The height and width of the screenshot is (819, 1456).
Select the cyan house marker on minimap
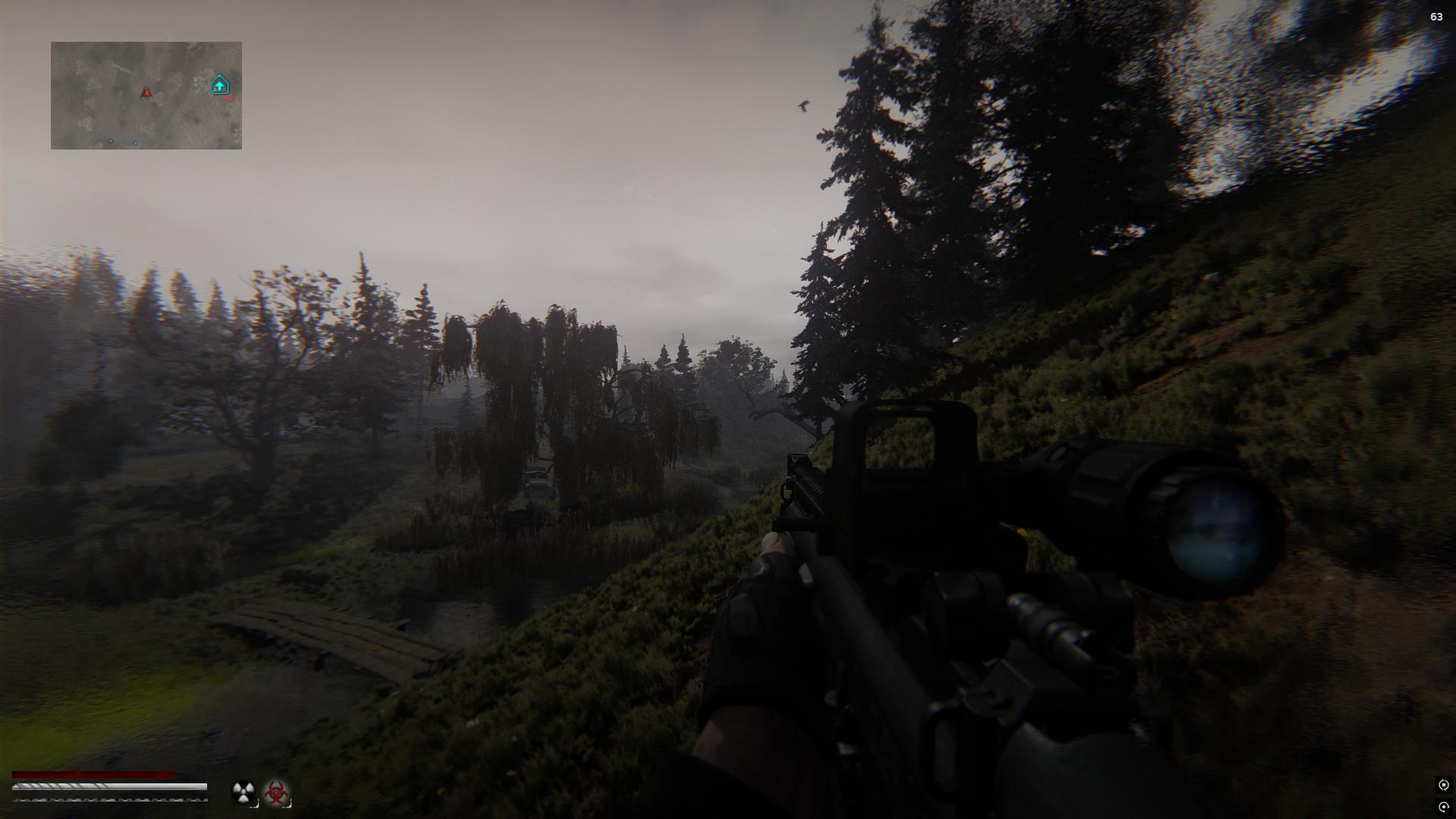click(x=219, y=85)
